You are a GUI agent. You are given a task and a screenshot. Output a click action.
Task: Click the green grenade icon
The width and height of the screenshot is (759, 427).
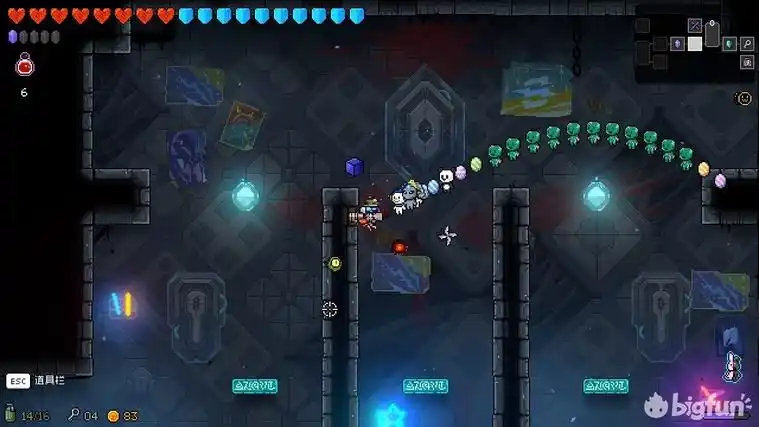pyautogui.click(x=10, y=414)
